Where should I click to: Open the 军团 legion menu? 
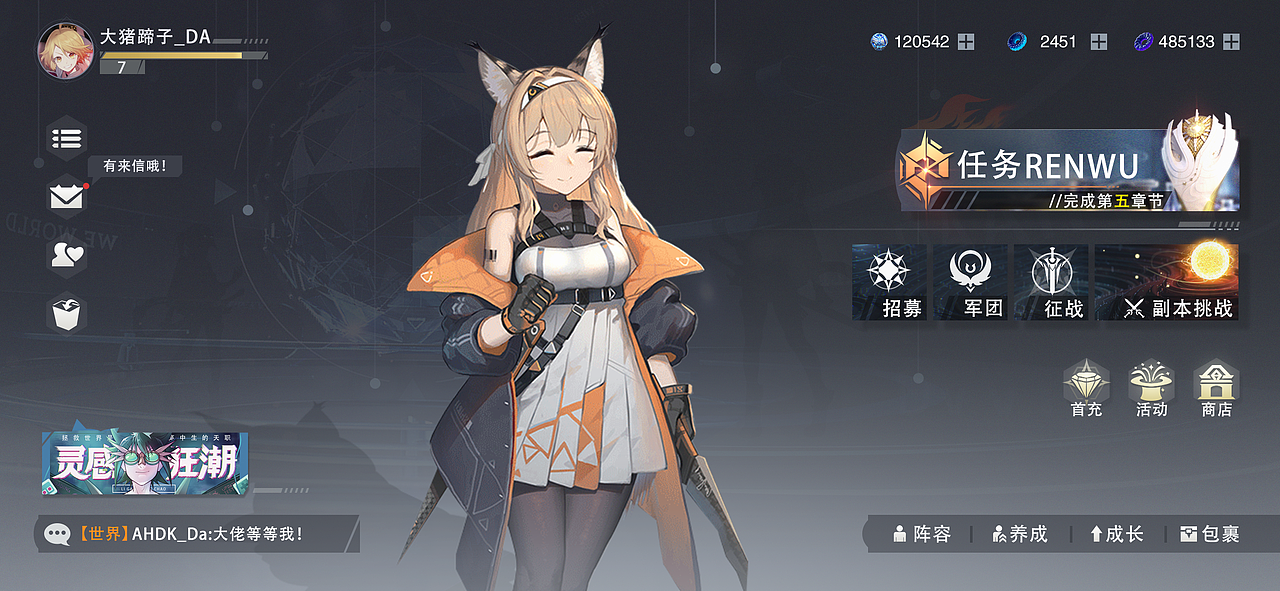click(x=970, y=282)
